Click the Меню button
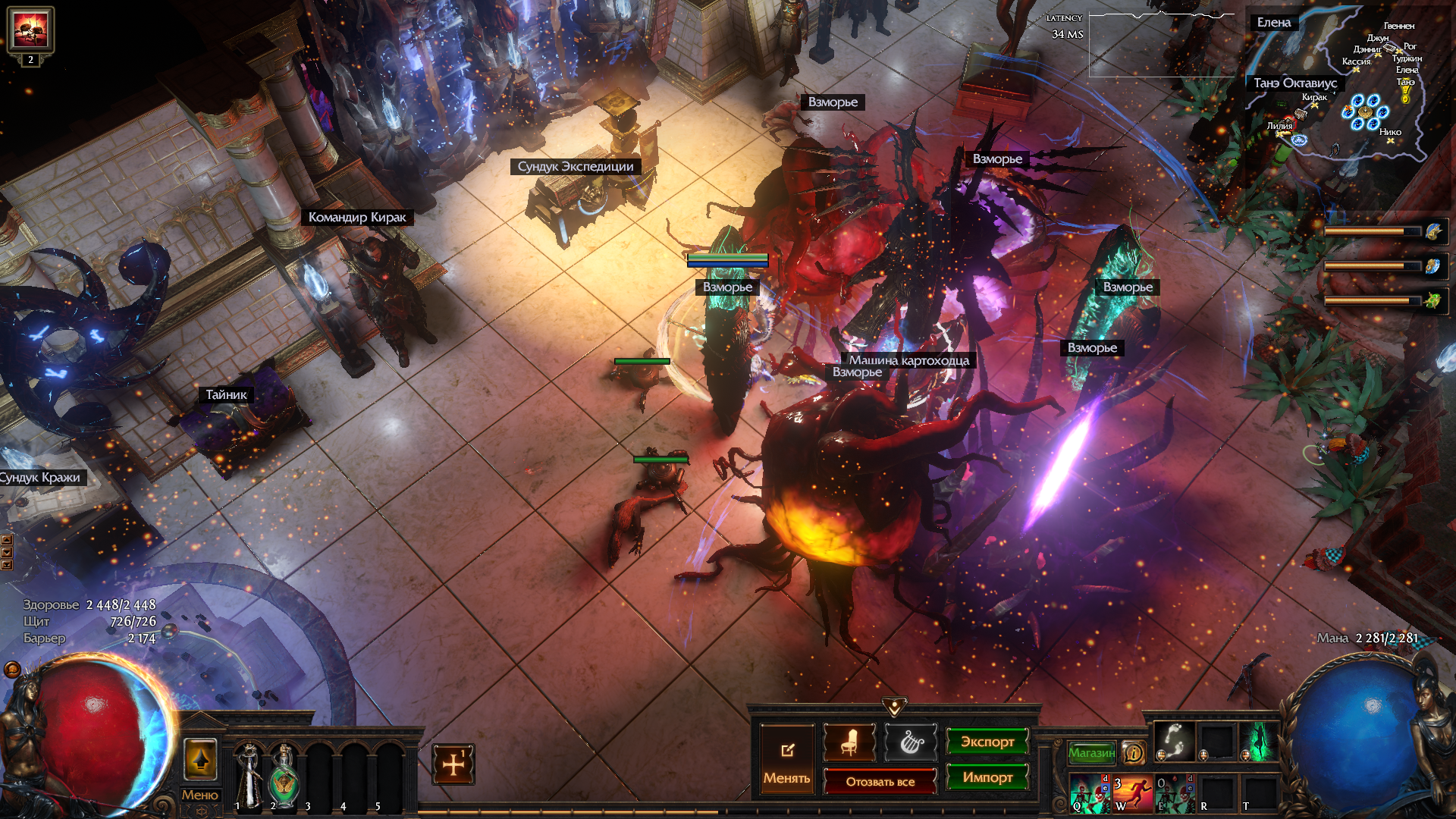1456x819 pixels. point(199,795)
